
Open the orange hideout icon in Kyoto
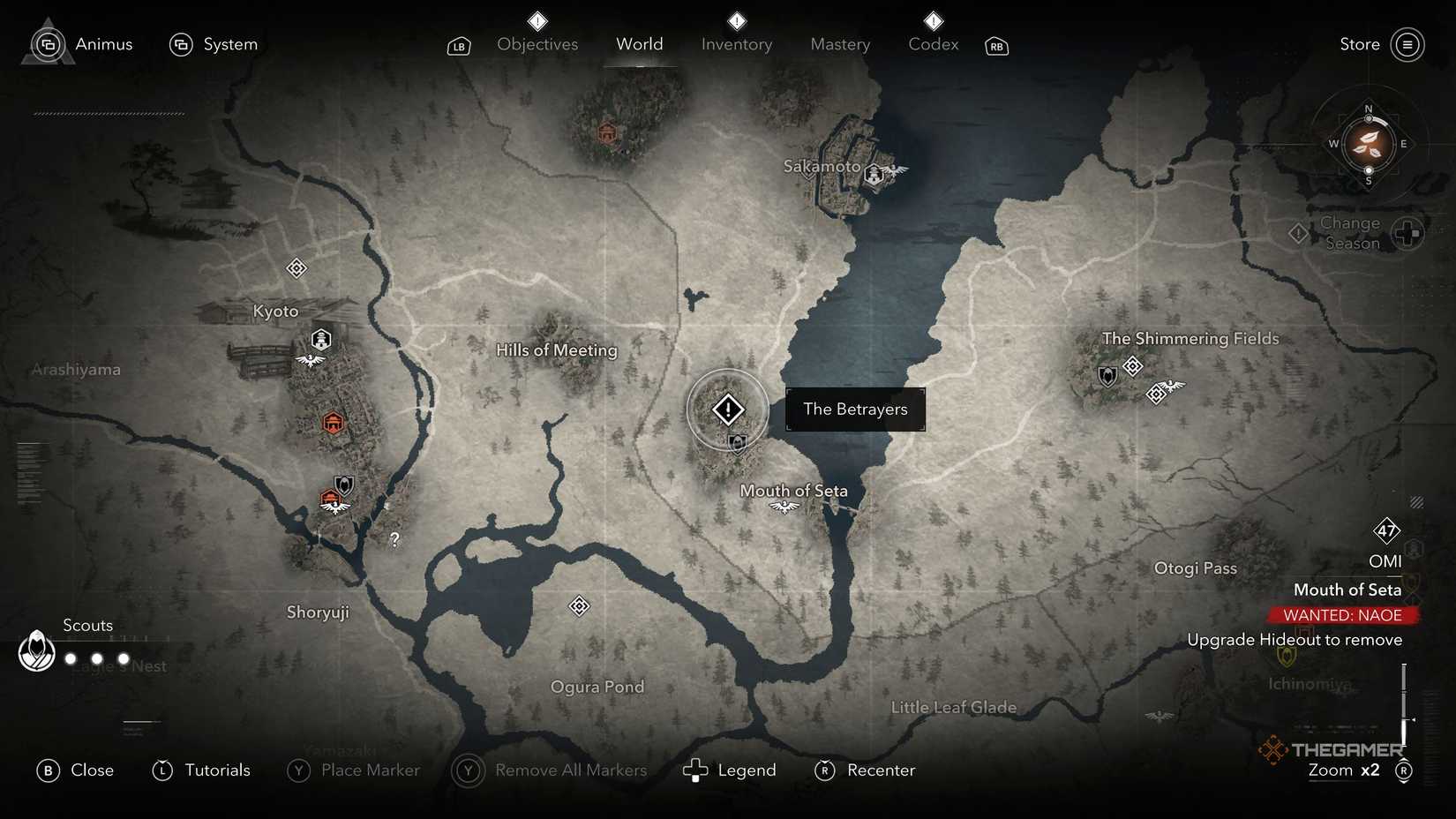333,423
